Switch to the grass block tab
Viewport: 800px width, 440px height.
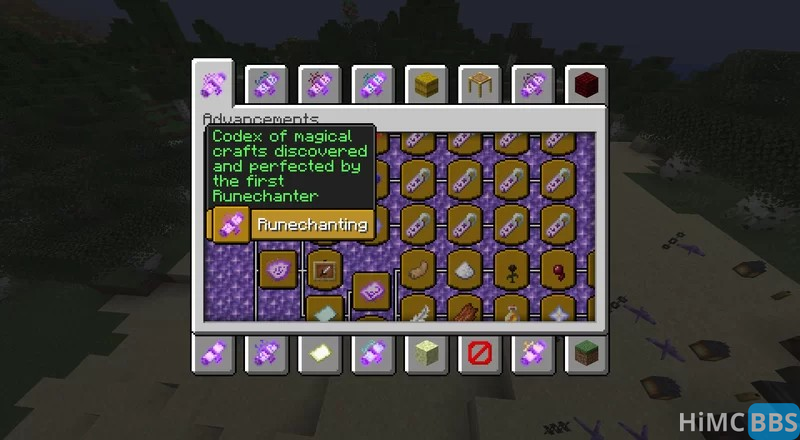click(x=585, y=352)
